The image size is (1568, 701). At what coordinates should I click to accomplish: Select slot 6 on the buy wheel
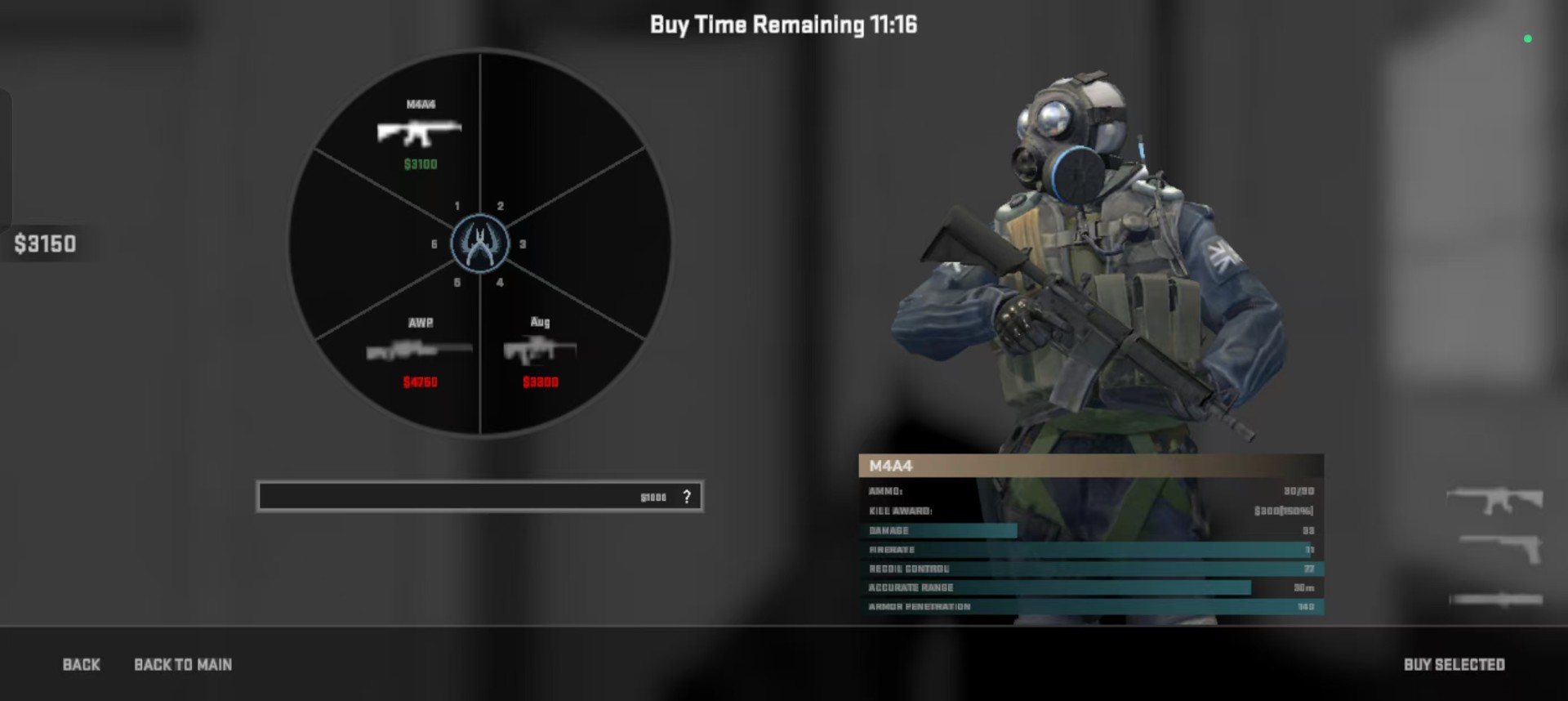point(434,243)
